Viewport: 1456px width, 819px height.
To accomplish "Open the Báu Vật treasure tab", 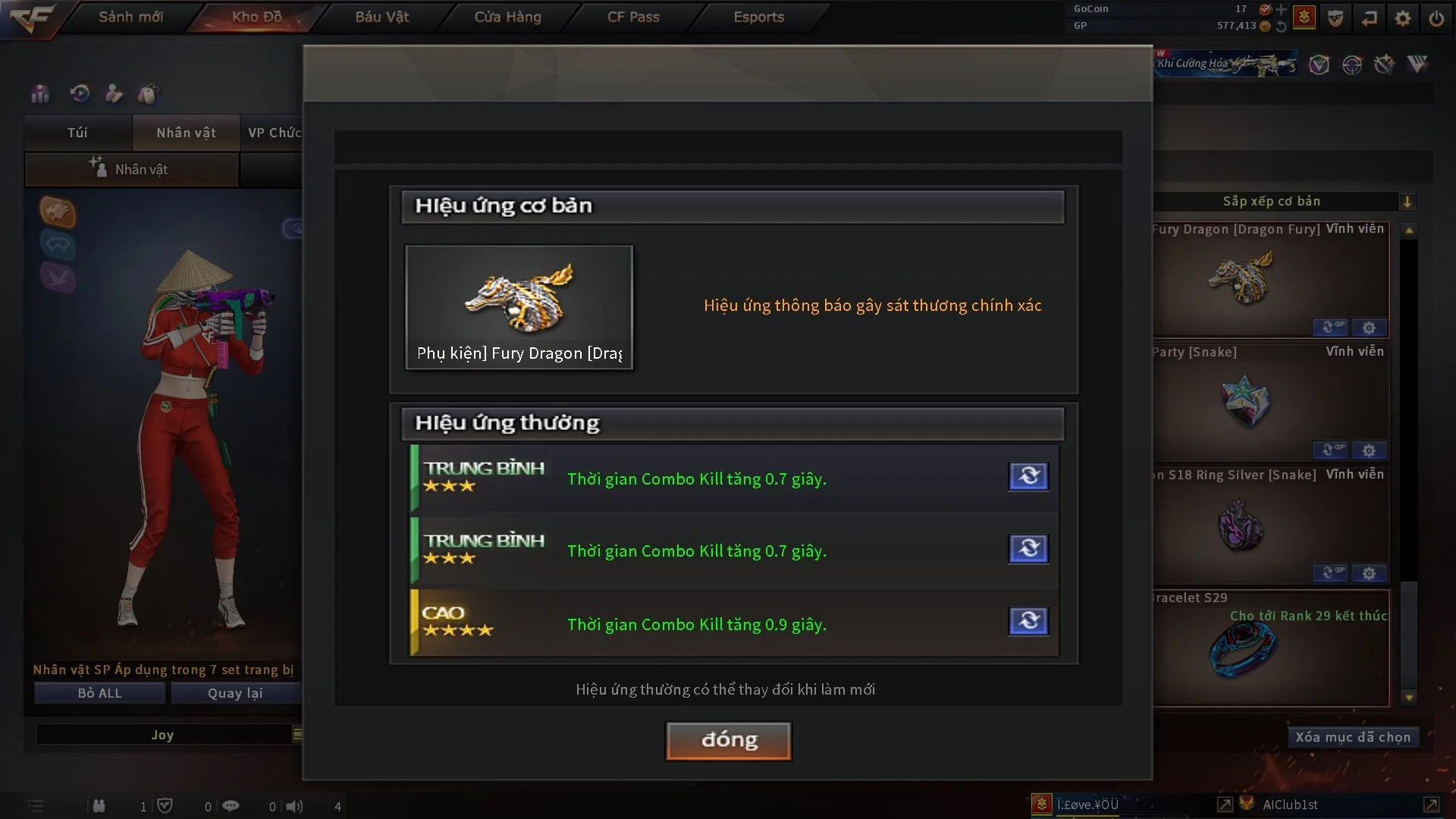I will tap(381, 17).
